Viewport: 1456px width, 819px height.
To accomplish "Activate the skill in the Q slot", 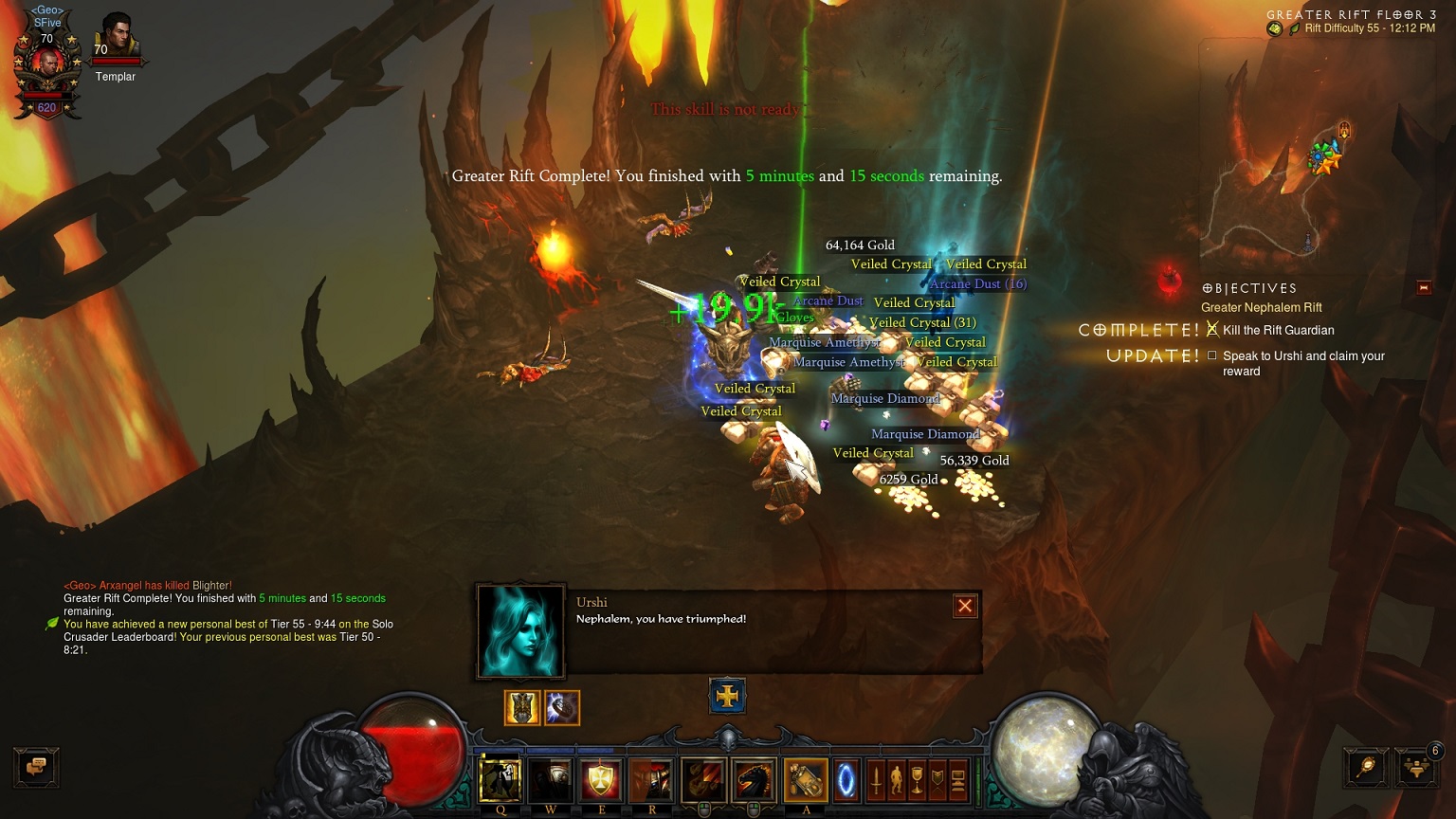I will (500, 781).
